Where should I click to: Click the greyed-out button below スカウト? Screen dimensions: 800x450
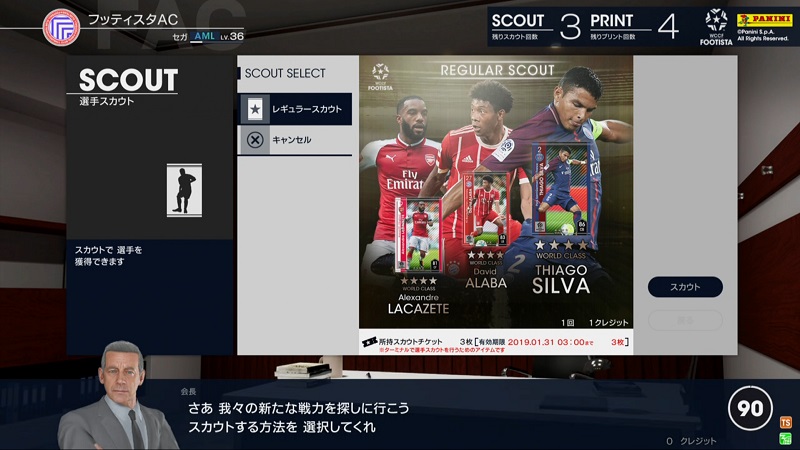[685, 320]
